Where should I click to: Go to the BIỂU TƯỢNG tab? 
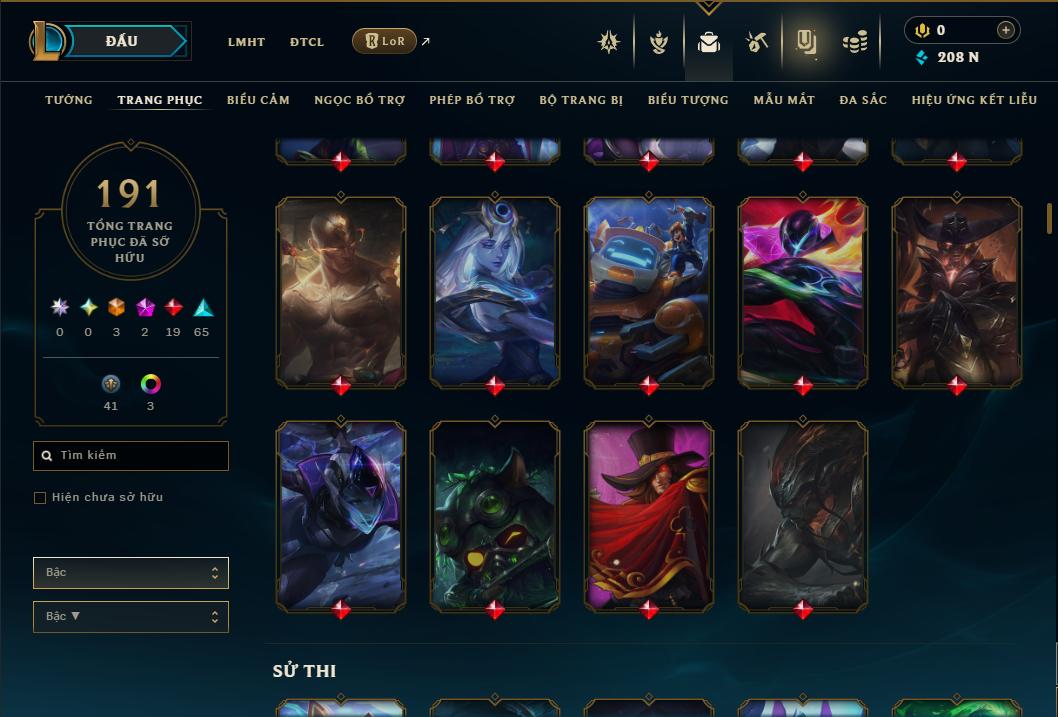click(x=688, y=100)
